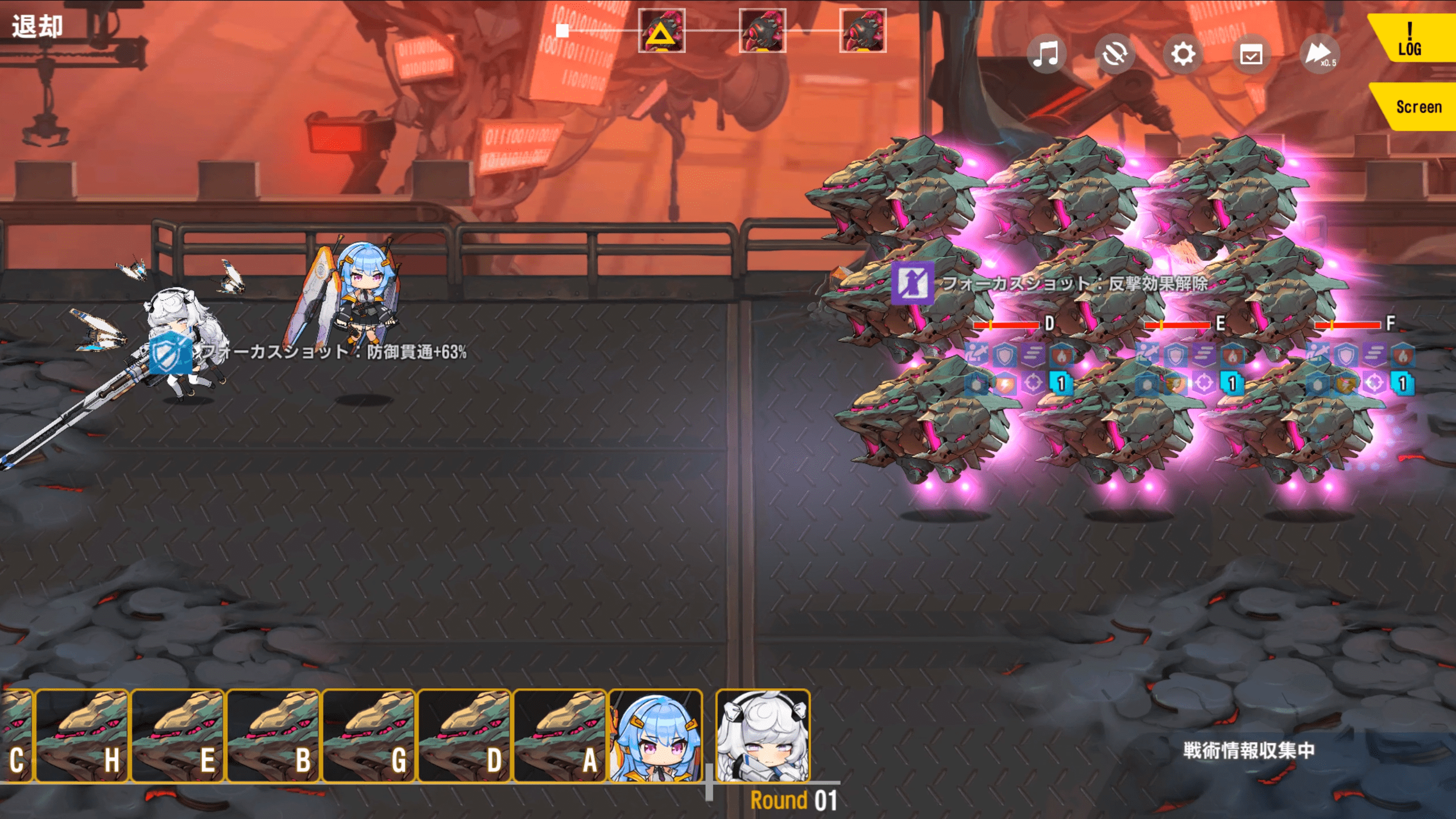The width and height of the screenshot is (1456, 819).
Task: Change battle speed with x0.5 fast-forward button
Action: 1319,55
